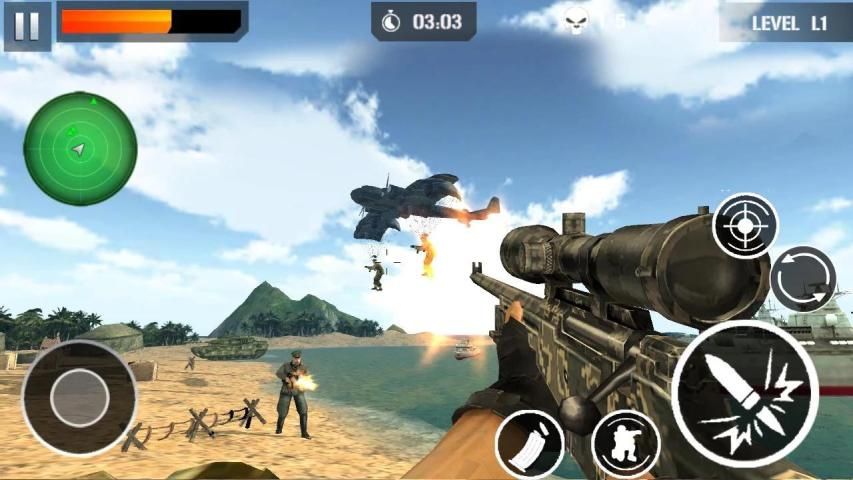
Task: Pause the game with the pause button
Action: [x=27, y=26]
